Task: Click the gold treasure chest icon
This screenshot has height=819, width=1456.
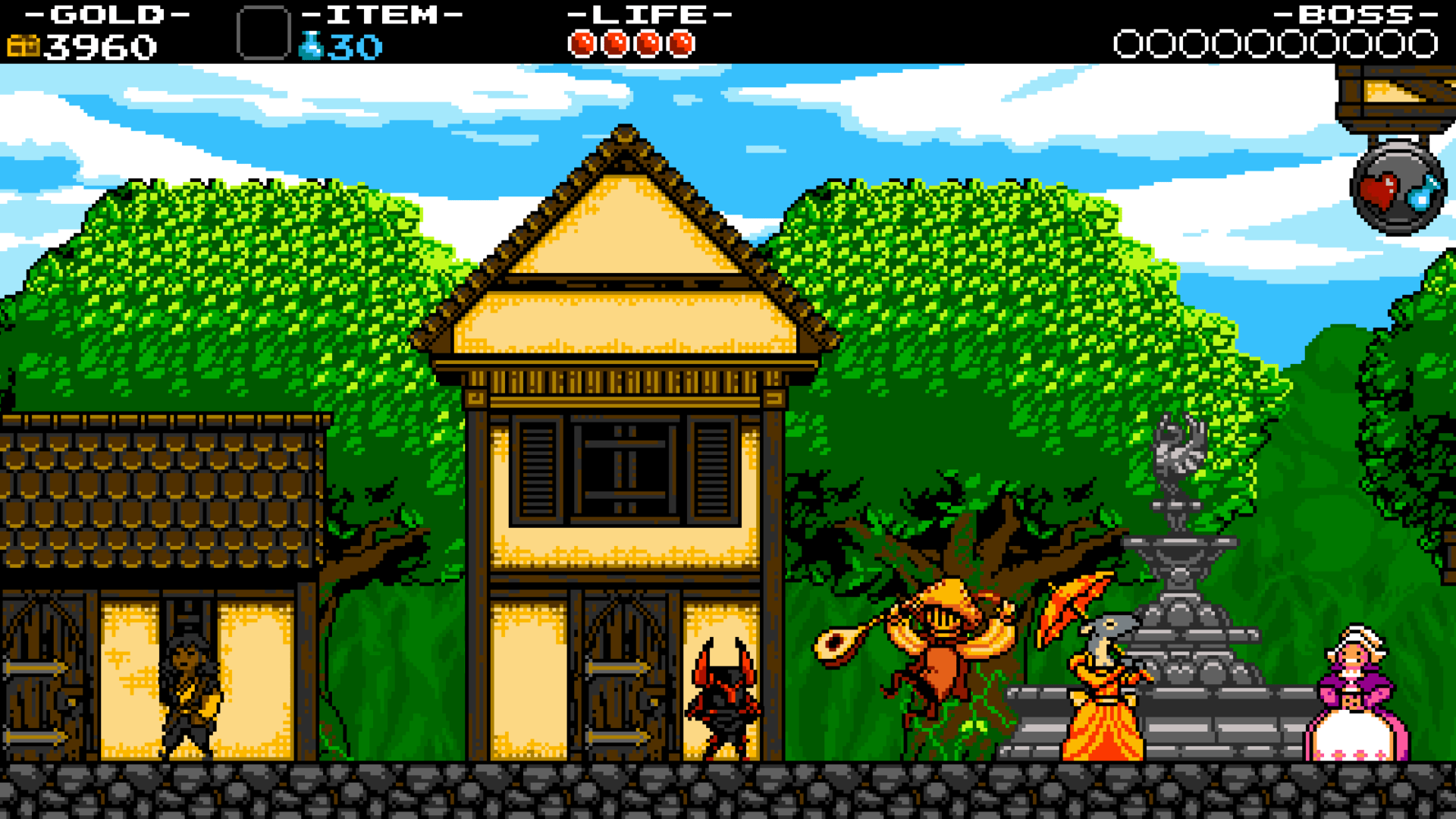Action: 23,45
